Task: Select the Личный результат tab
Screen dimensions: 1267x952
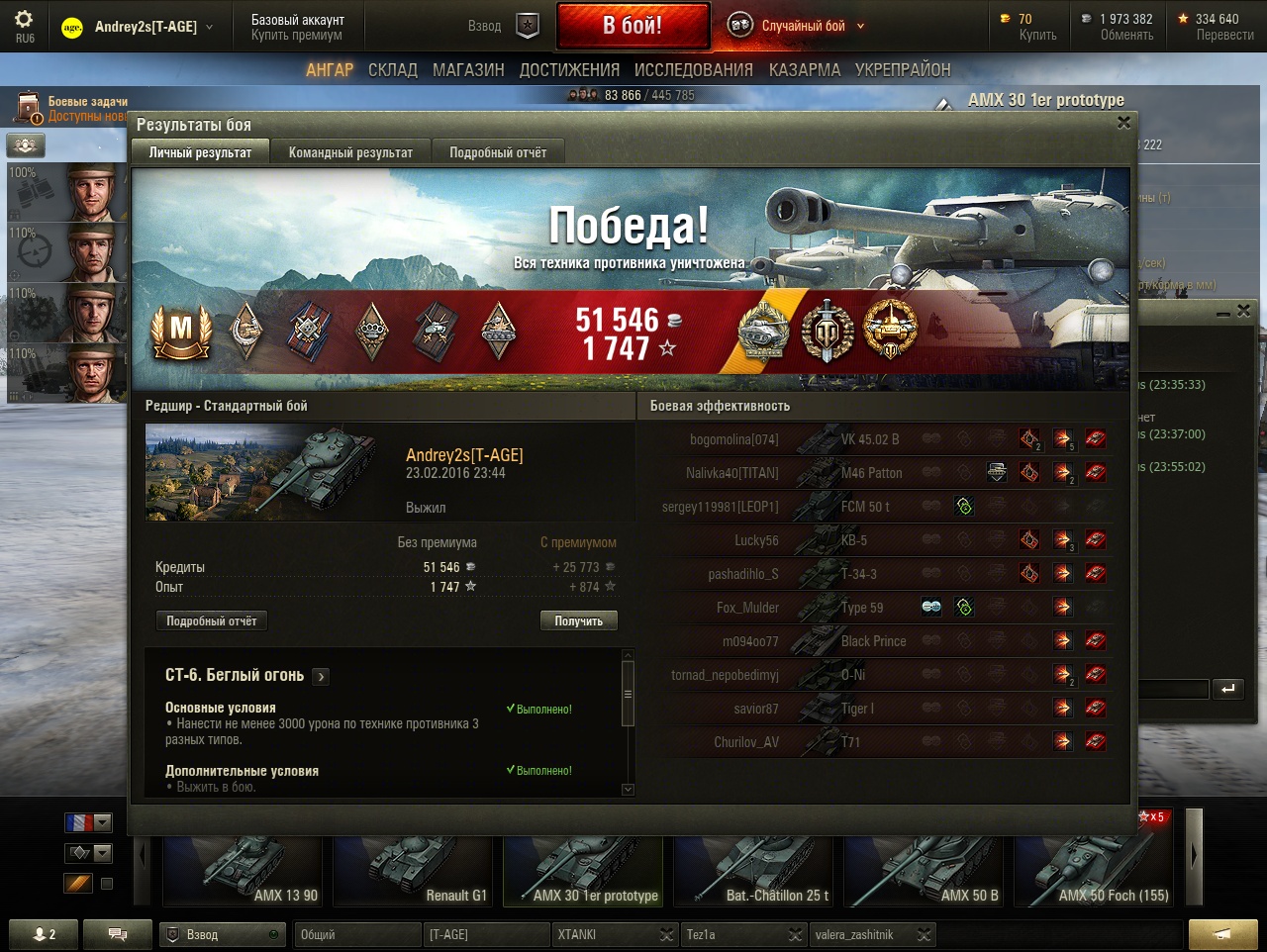Action: click(200, 152)
